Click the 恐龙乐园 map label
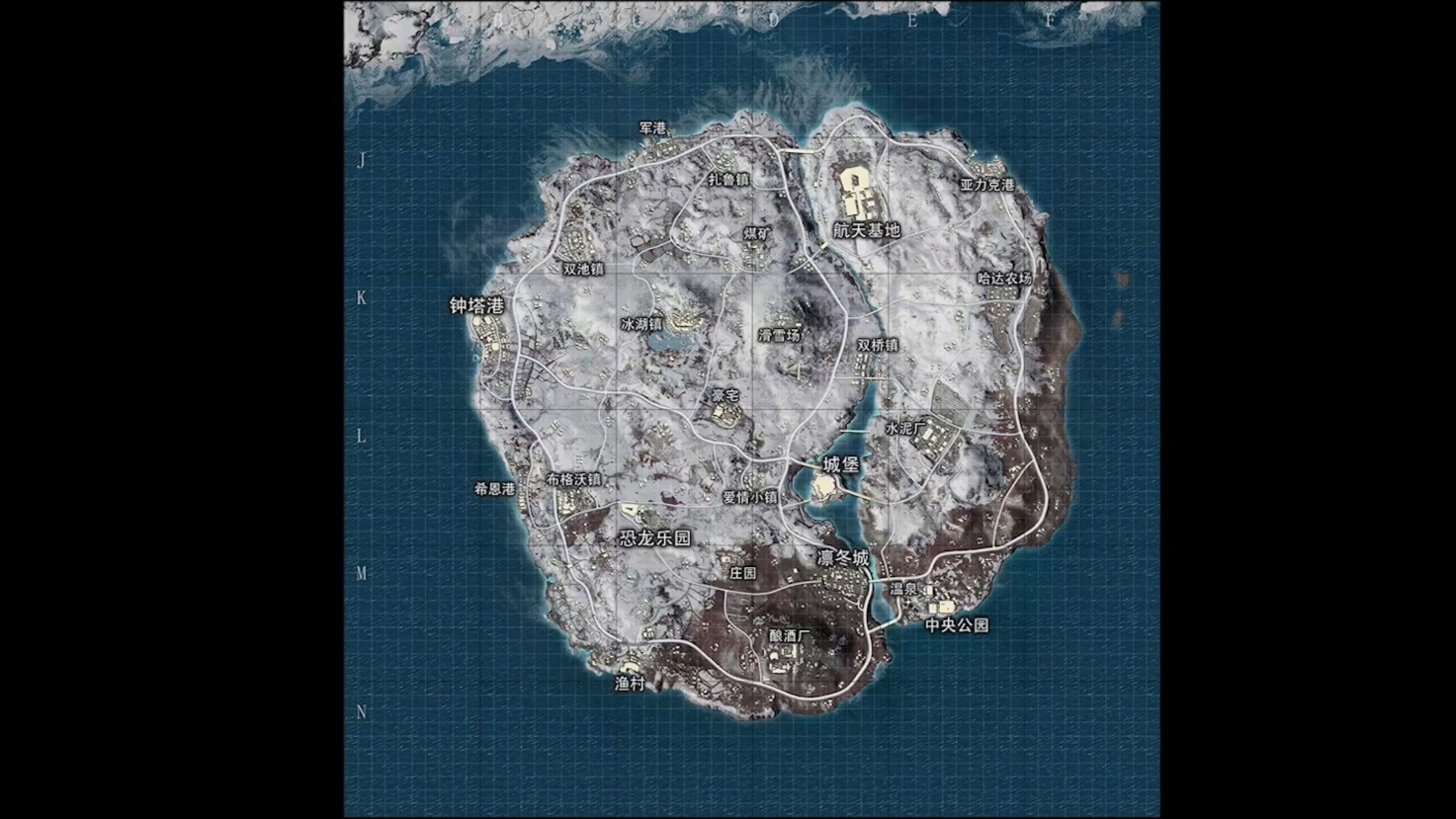Viewport: 1456px width, 819px height. (x=654, y=538)
